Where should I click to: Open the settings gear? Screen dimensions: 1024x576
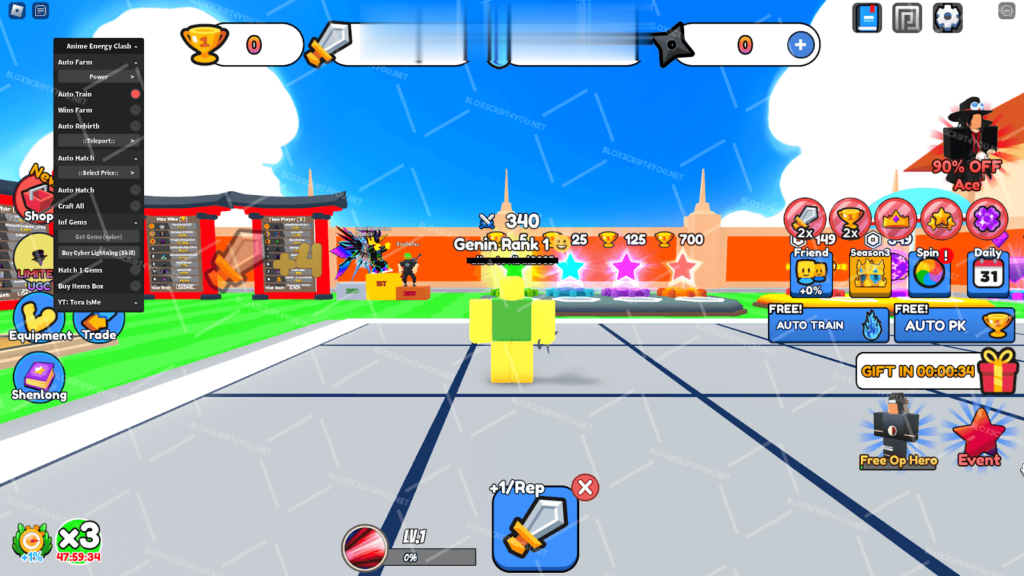click(x=947, y=17)
